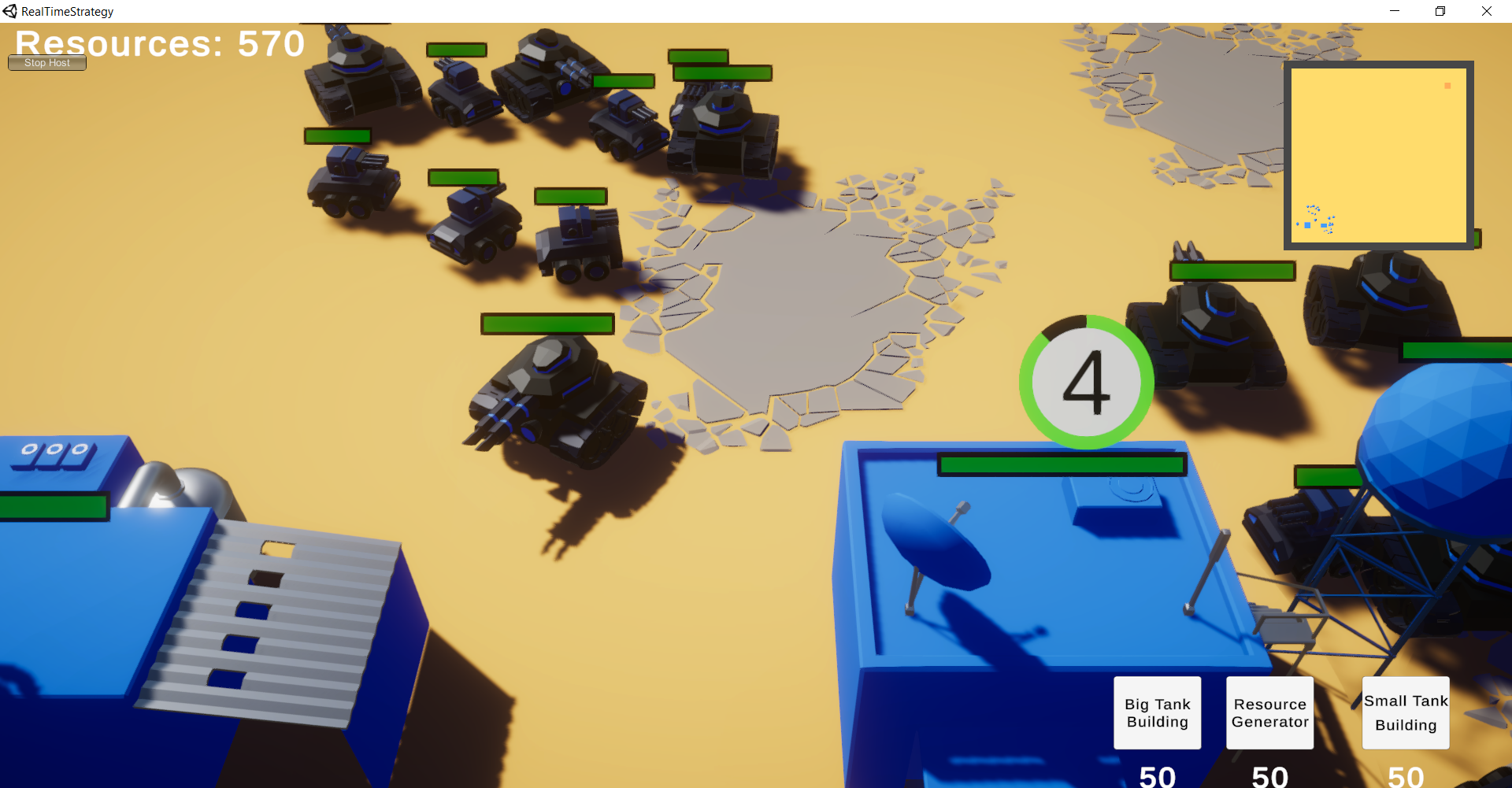Select the Small Tank Building build option
Image resolution: width=1512 pixels, height=788 pixels.
point(1406,712)
